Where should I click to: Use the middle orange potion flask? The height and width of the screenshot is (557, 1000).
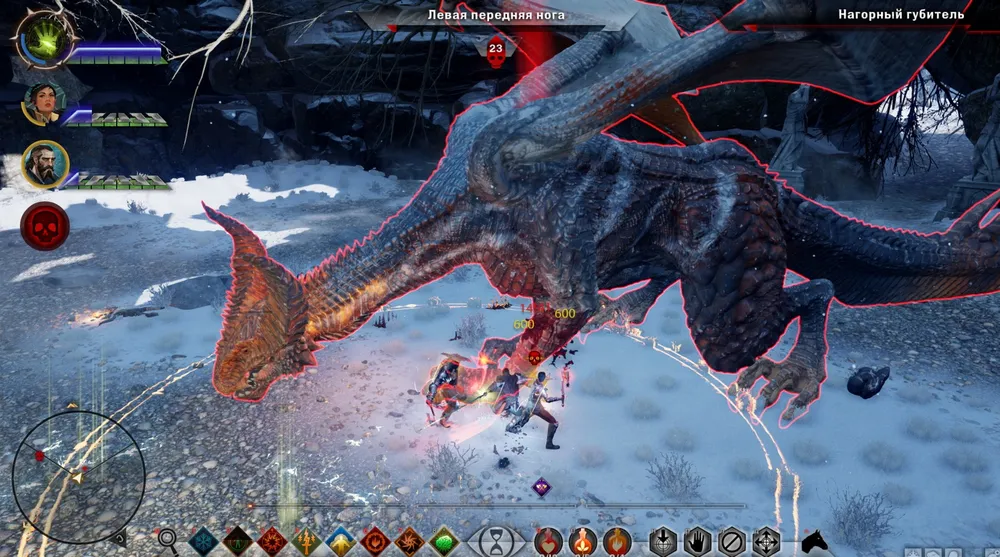pyautogui.click(x=583, y=542)
